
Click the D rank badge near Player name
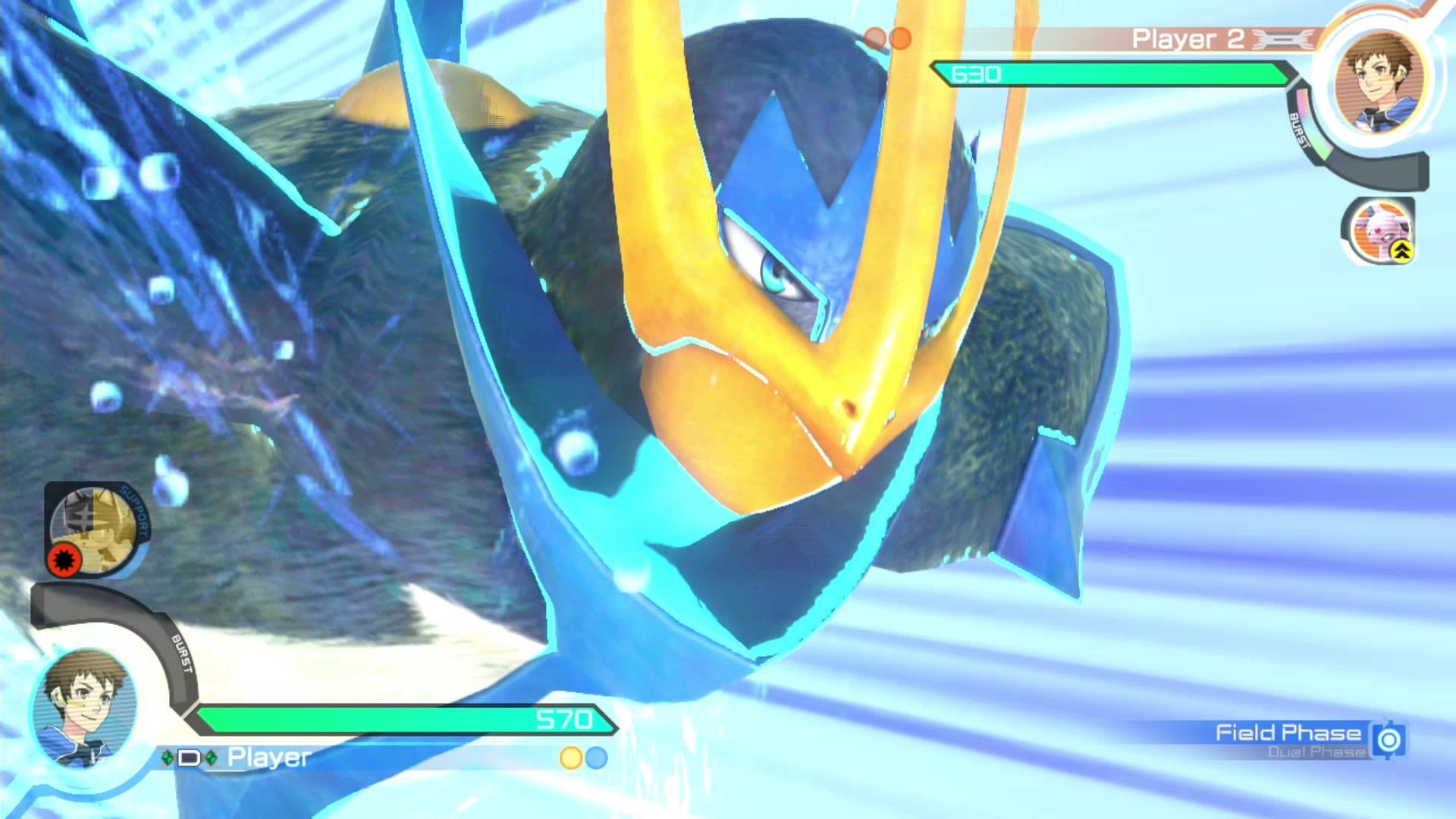188,756
